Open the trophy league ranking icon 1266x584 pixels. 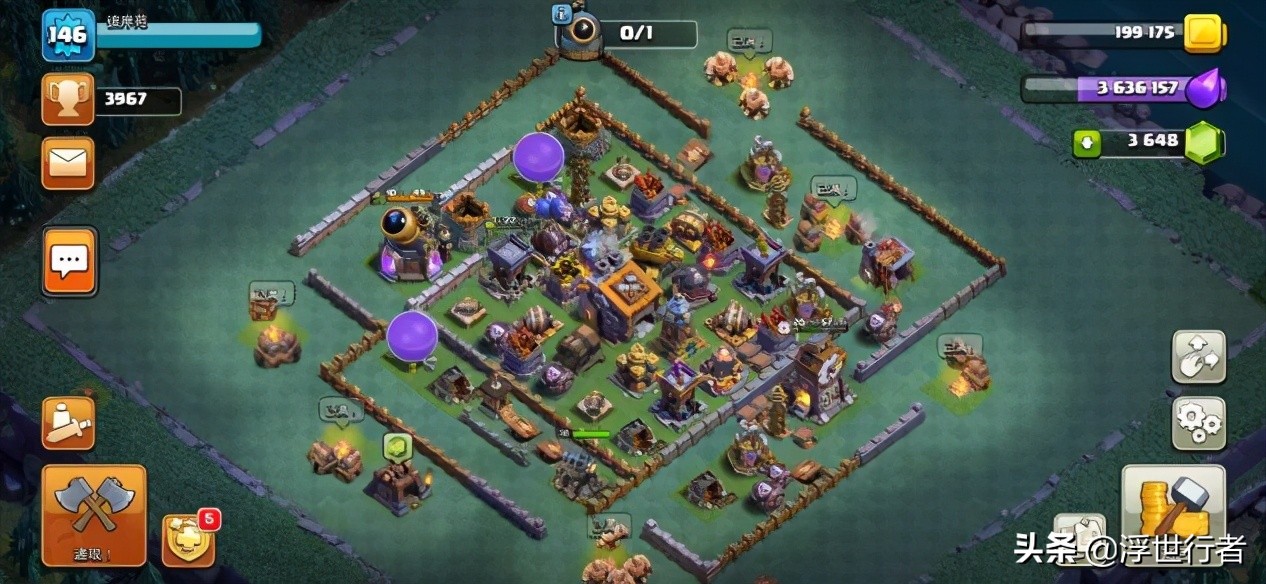[x=68, y=99]
